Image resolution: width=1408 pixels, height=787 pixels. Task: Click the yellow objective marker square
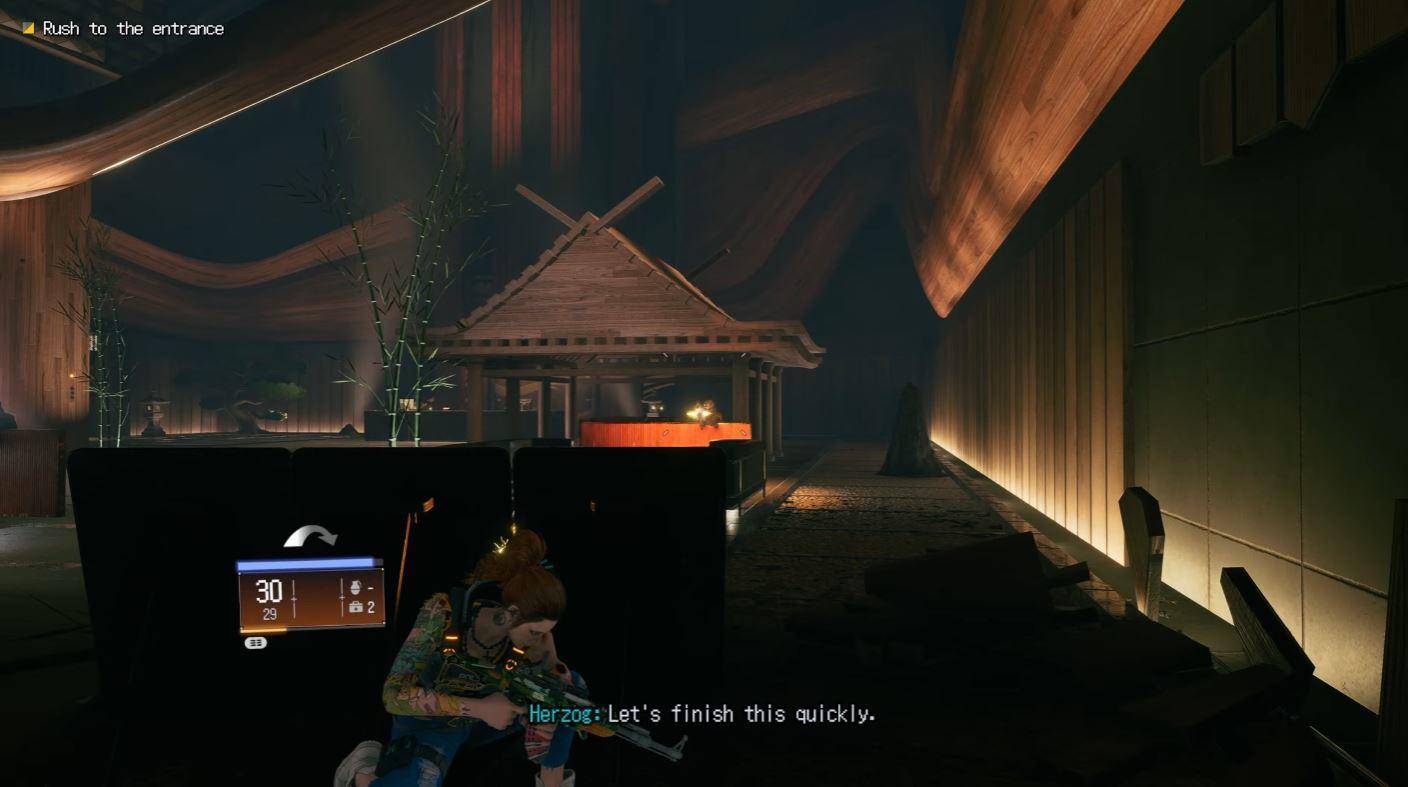tap(27, 28)
